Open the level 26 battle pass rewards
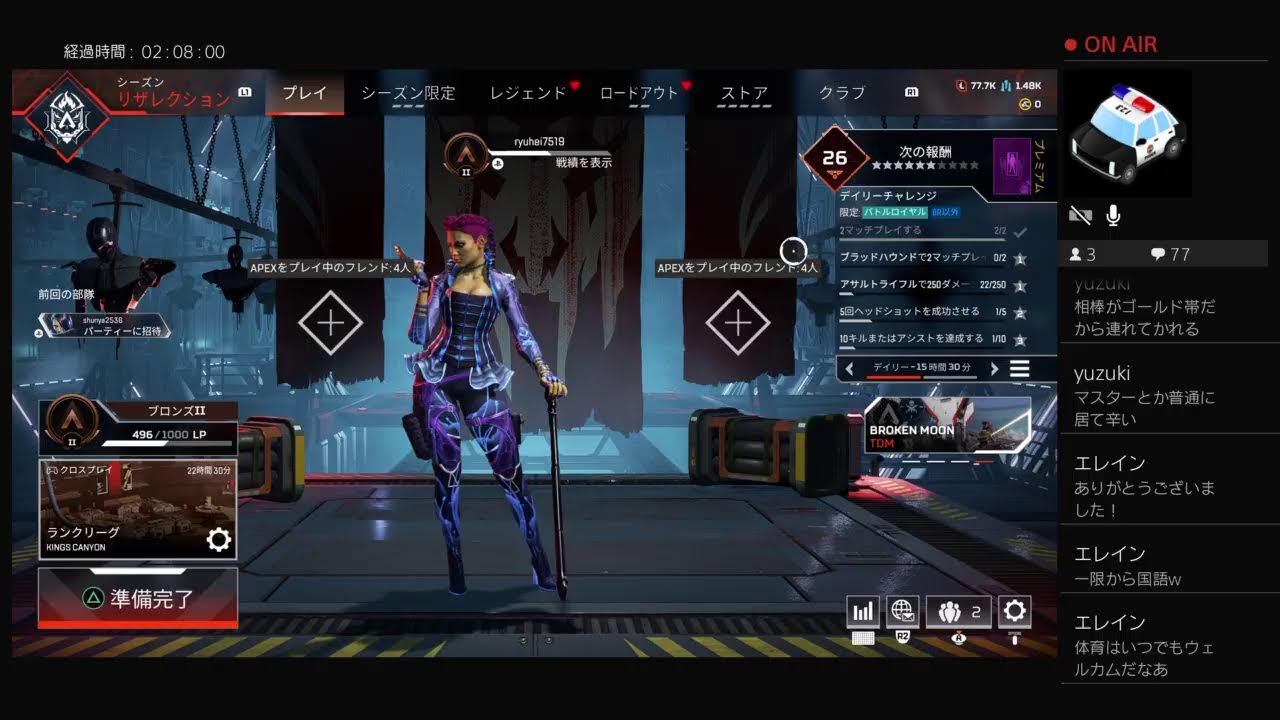This screenshot has height=720, width=1280. click(834, 158)
